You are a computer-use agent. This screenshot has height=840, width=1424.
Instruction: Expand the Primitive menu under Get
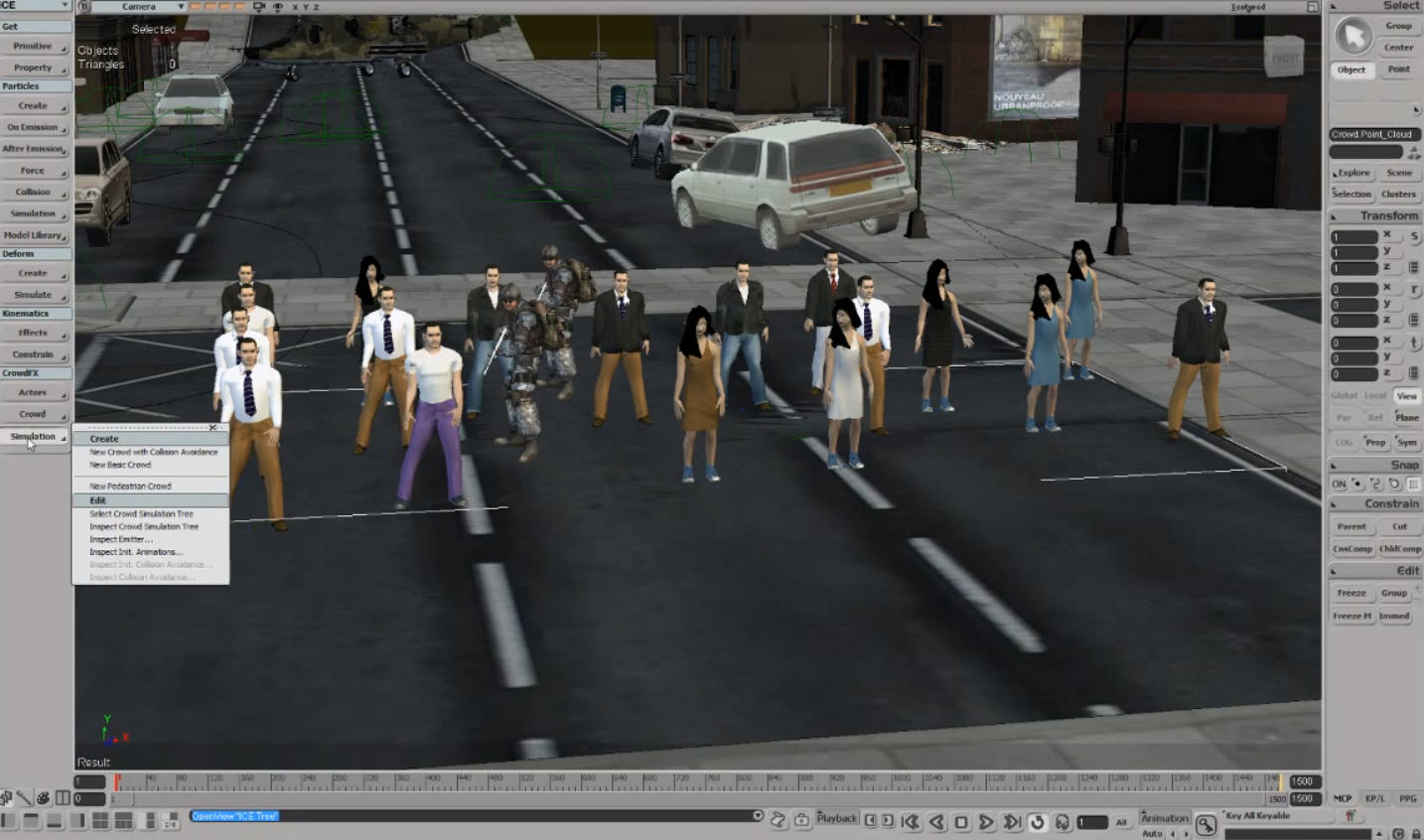pyautogui.click(x=33, y=46)
